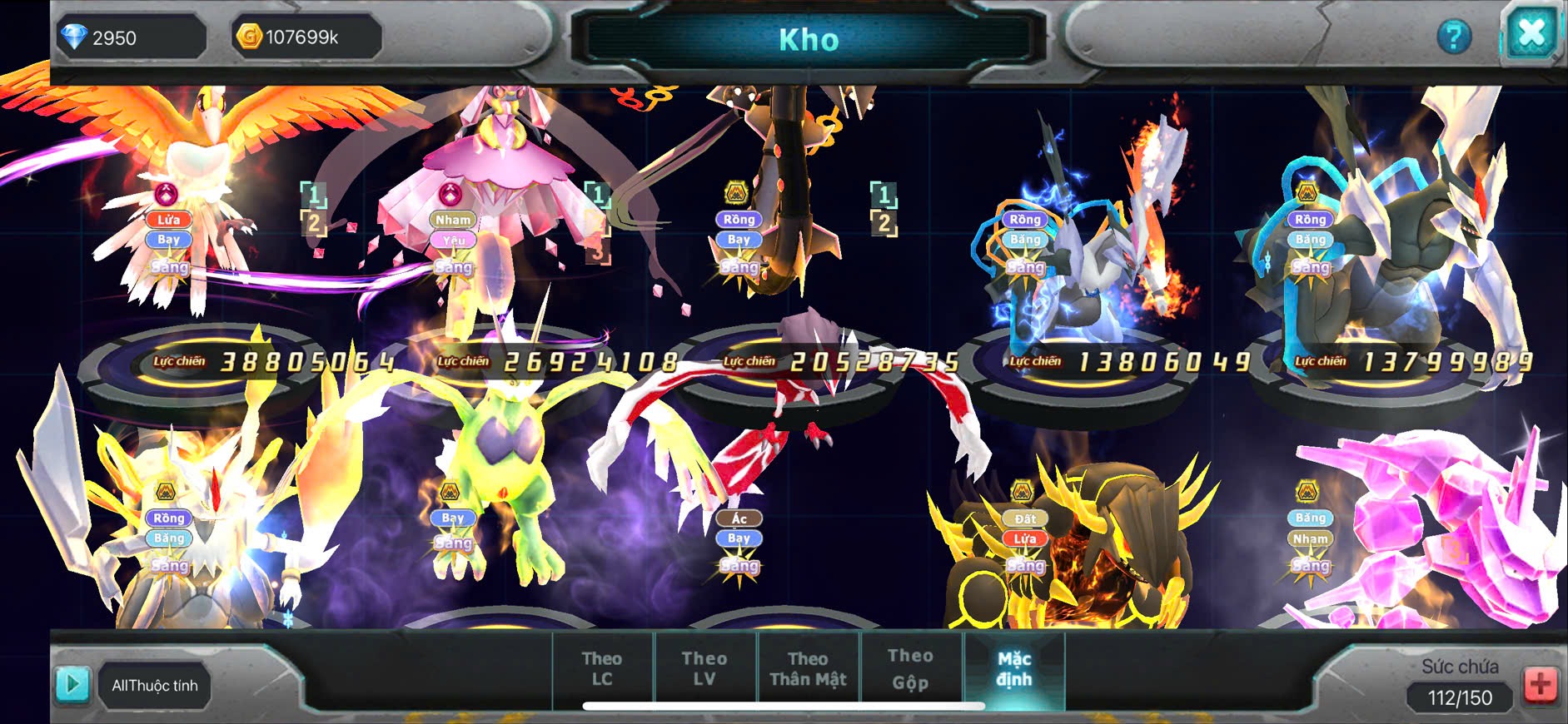Screen dimensions: 1568x724
Task: Select the Mặc định default tab
Action: (1014, 669)
